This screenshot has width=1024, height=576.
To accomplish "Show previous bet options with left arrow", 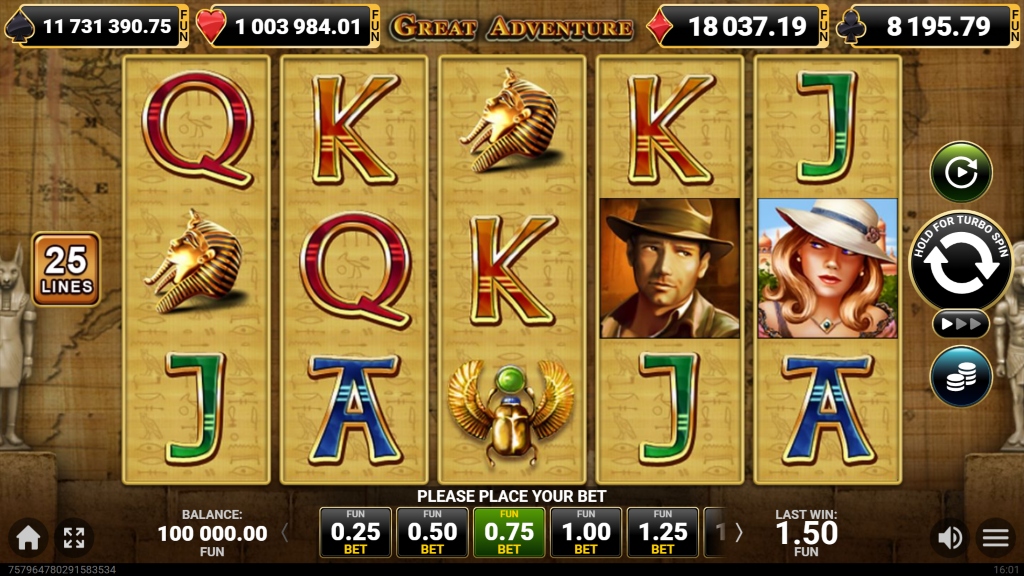I will point(284,533).
